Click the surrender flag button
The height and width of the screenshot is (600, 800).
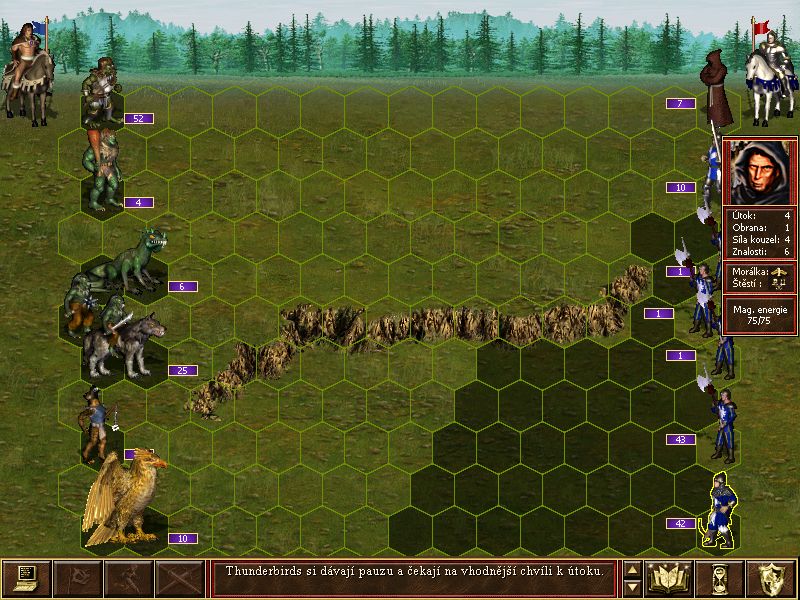(77, 578)
